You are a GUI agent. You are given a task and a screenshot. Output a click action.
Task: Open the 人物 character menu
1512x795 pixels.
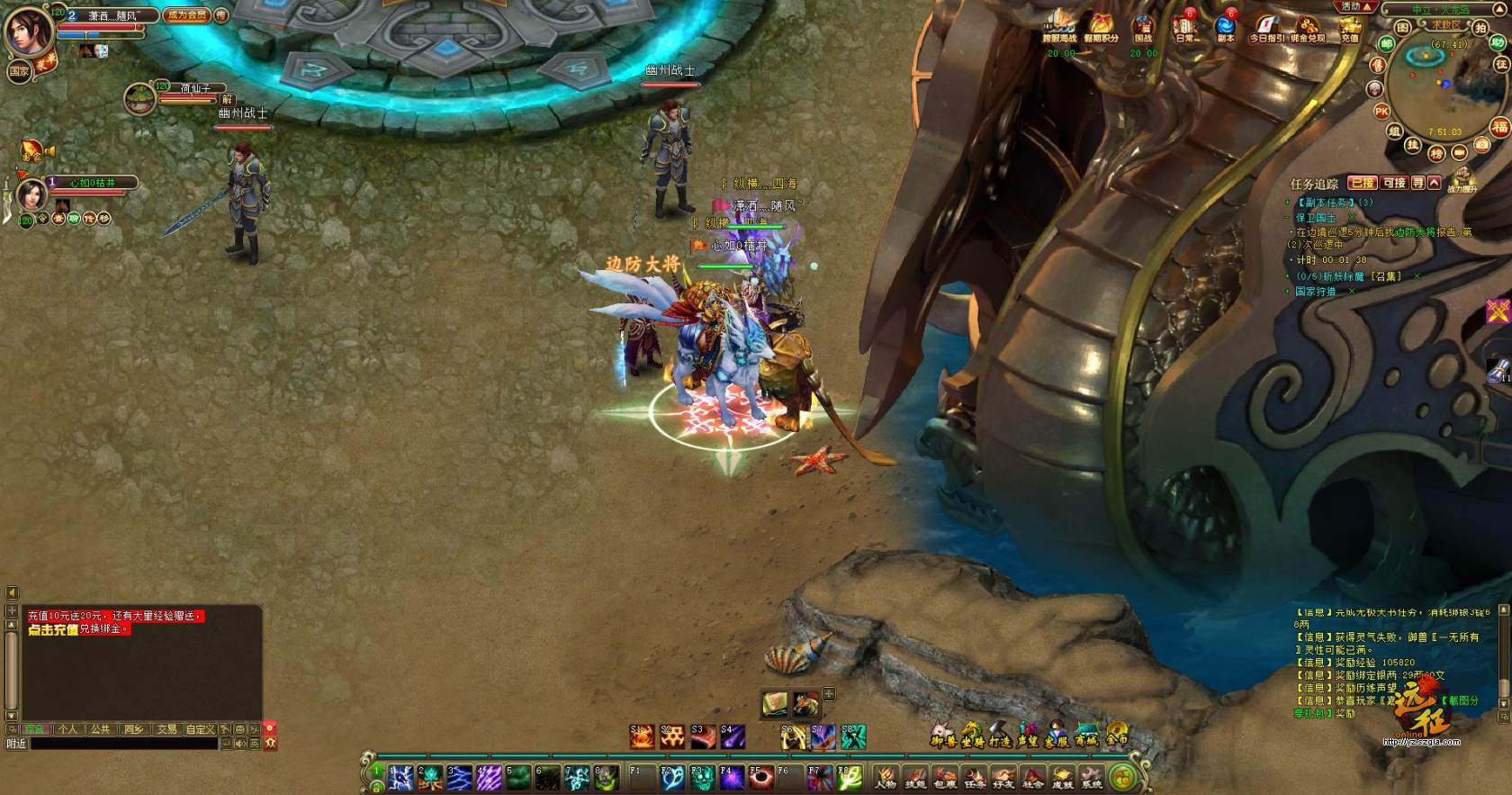(886, 776)
